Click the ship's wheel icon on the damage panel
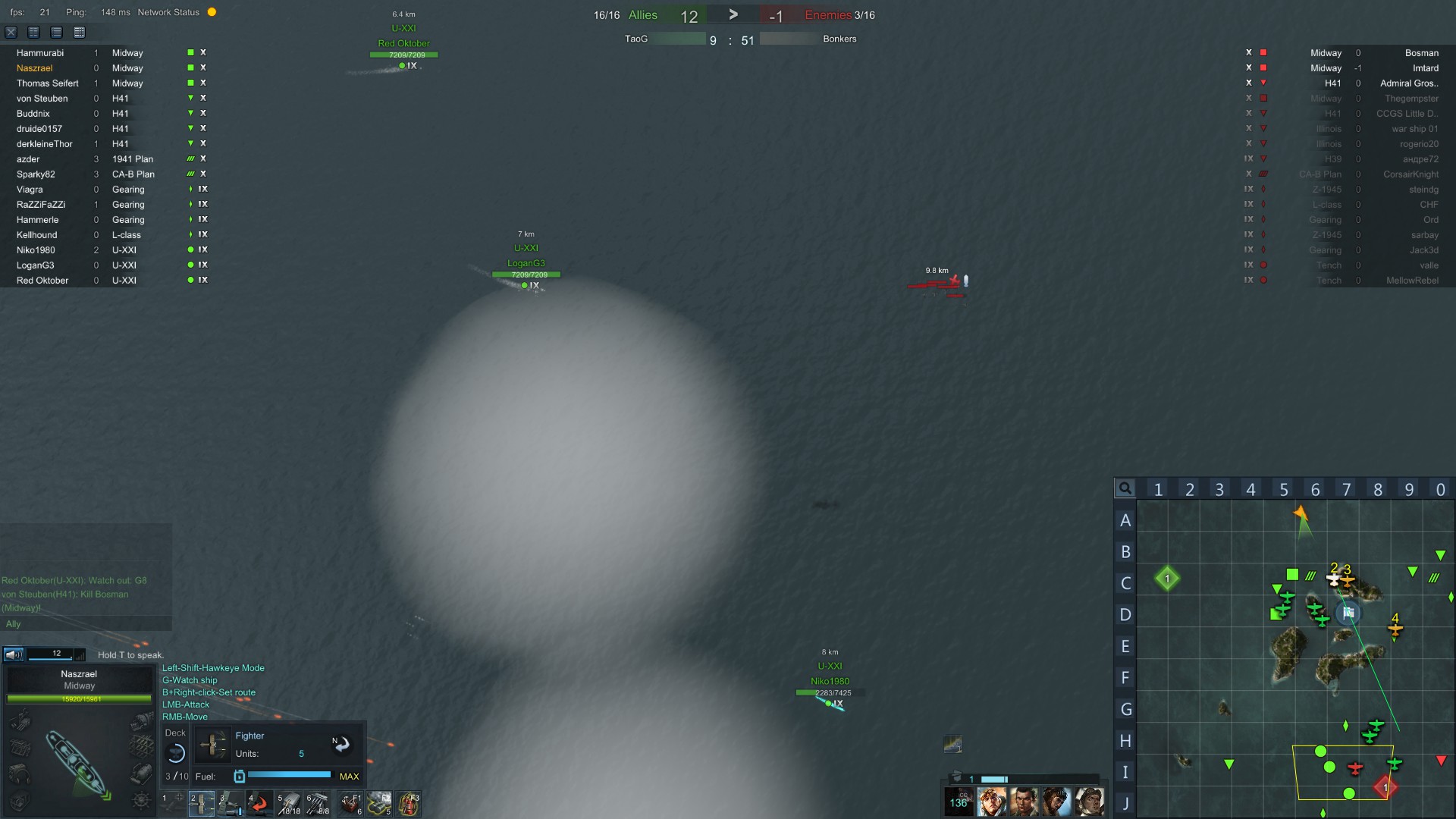The height and width of the screenshot is (819, 1456). click(140, 799)
